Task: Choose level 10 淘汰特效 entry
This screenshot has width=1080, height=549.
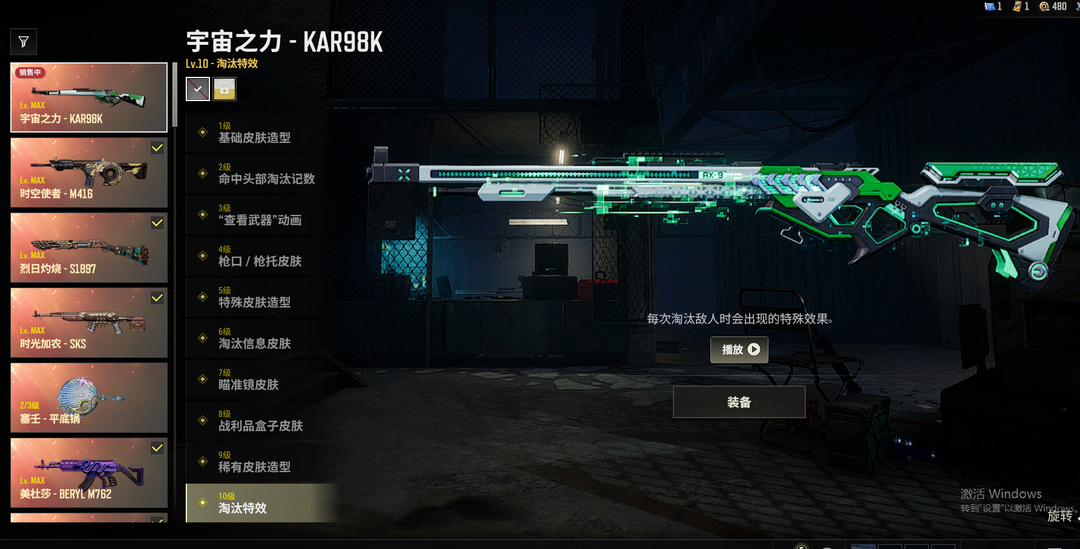Action: tap(260, 503)
